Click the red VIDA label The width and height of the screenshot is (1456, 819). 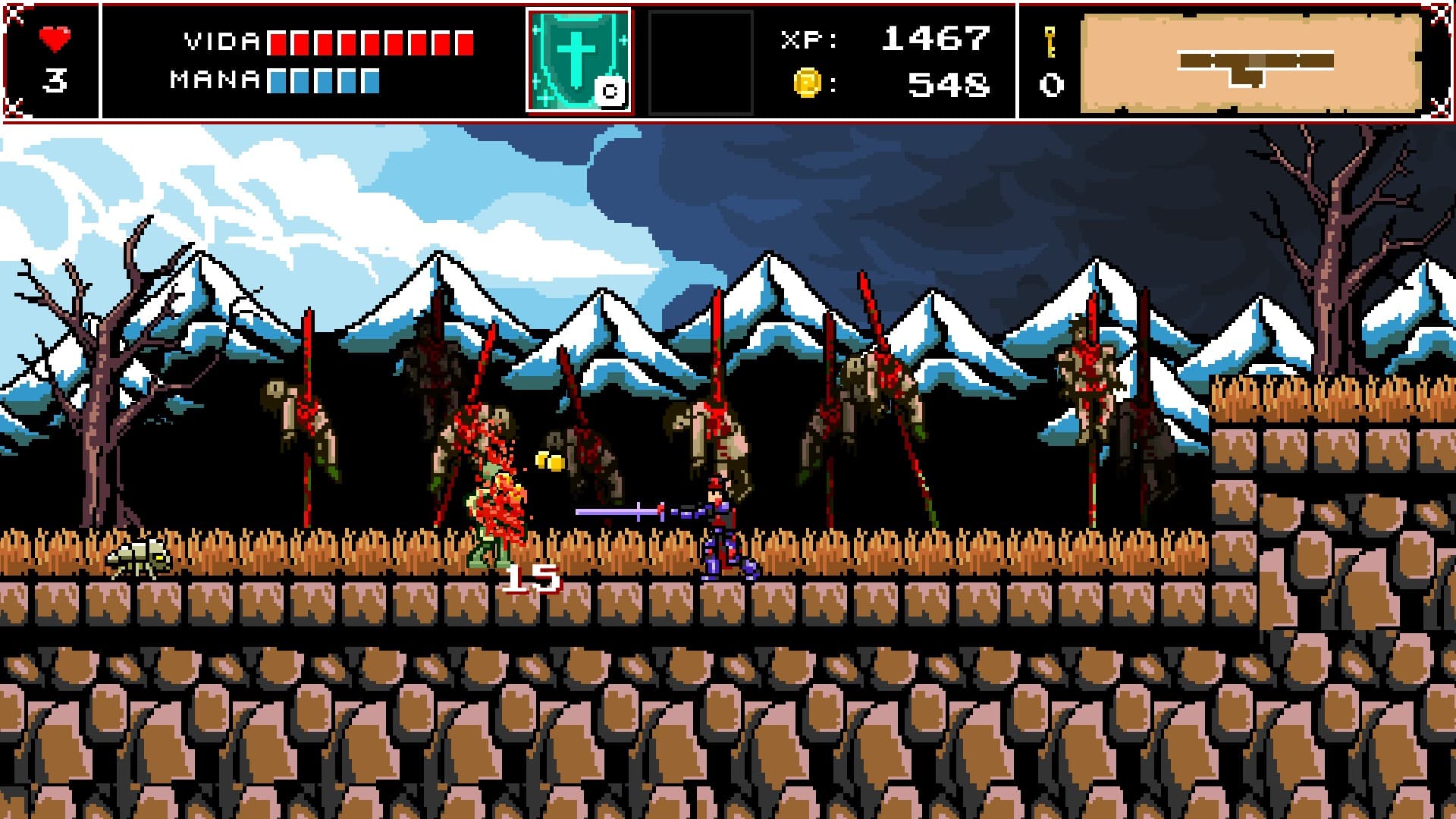[x=218, y=42]
